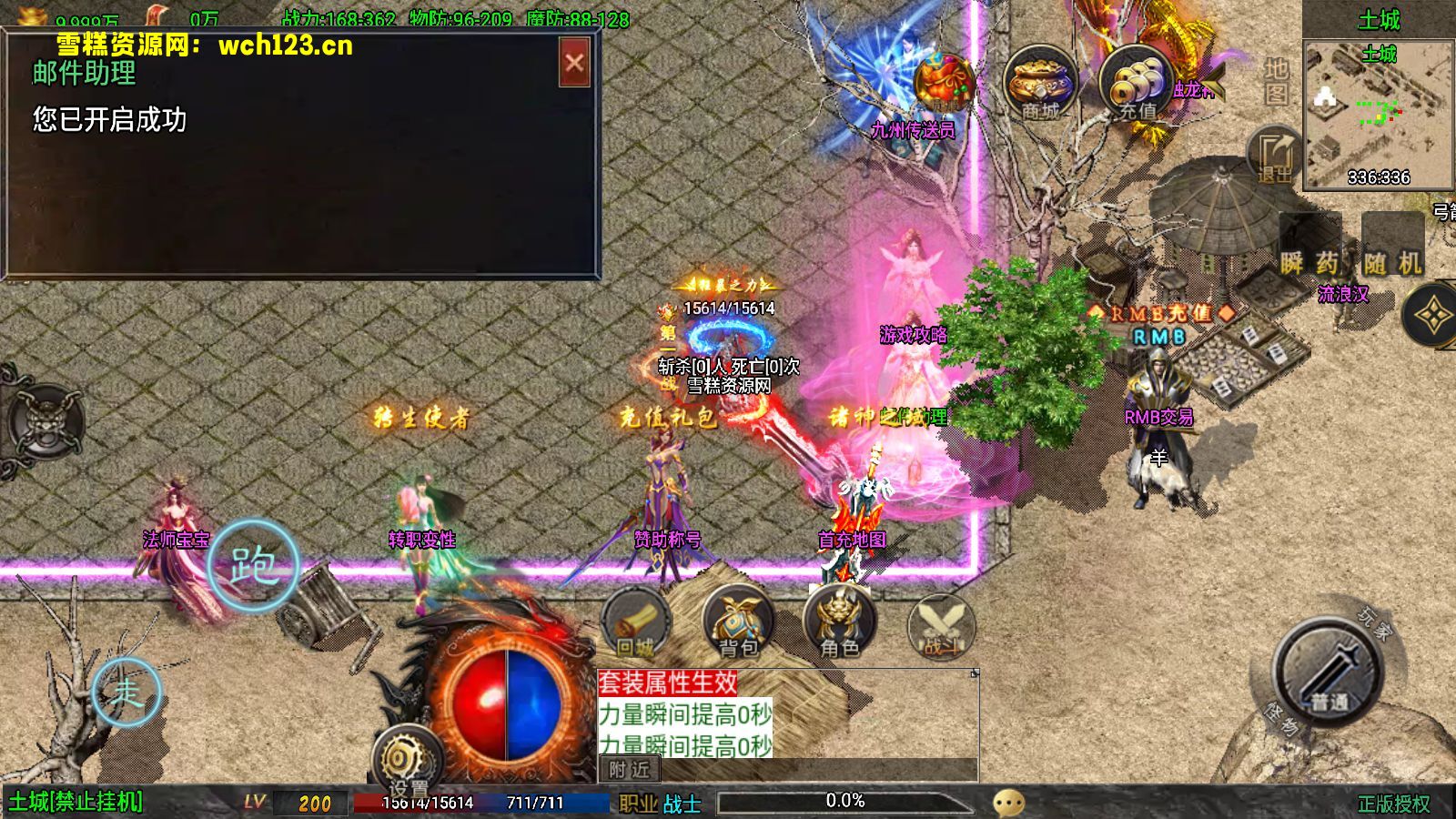The width and height of the screenshot is (1456, 819).
Task: Select the 附近 nearby chat tab
Action: tap(630, 770)
